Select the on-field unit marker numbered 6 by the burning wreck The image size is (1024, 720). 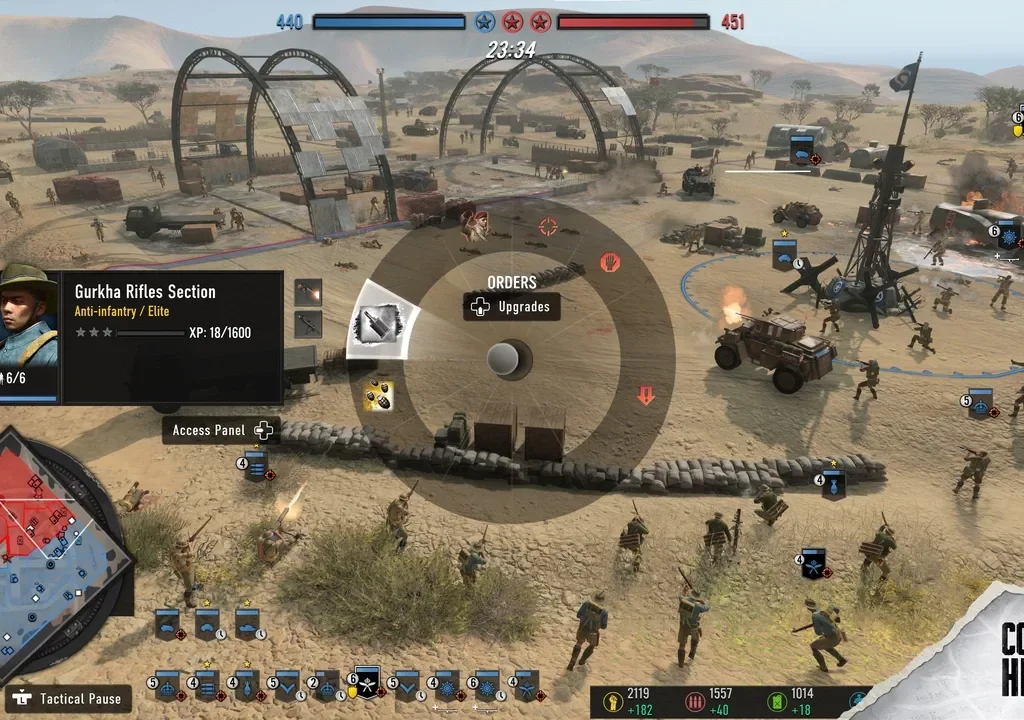point(1007,237)
